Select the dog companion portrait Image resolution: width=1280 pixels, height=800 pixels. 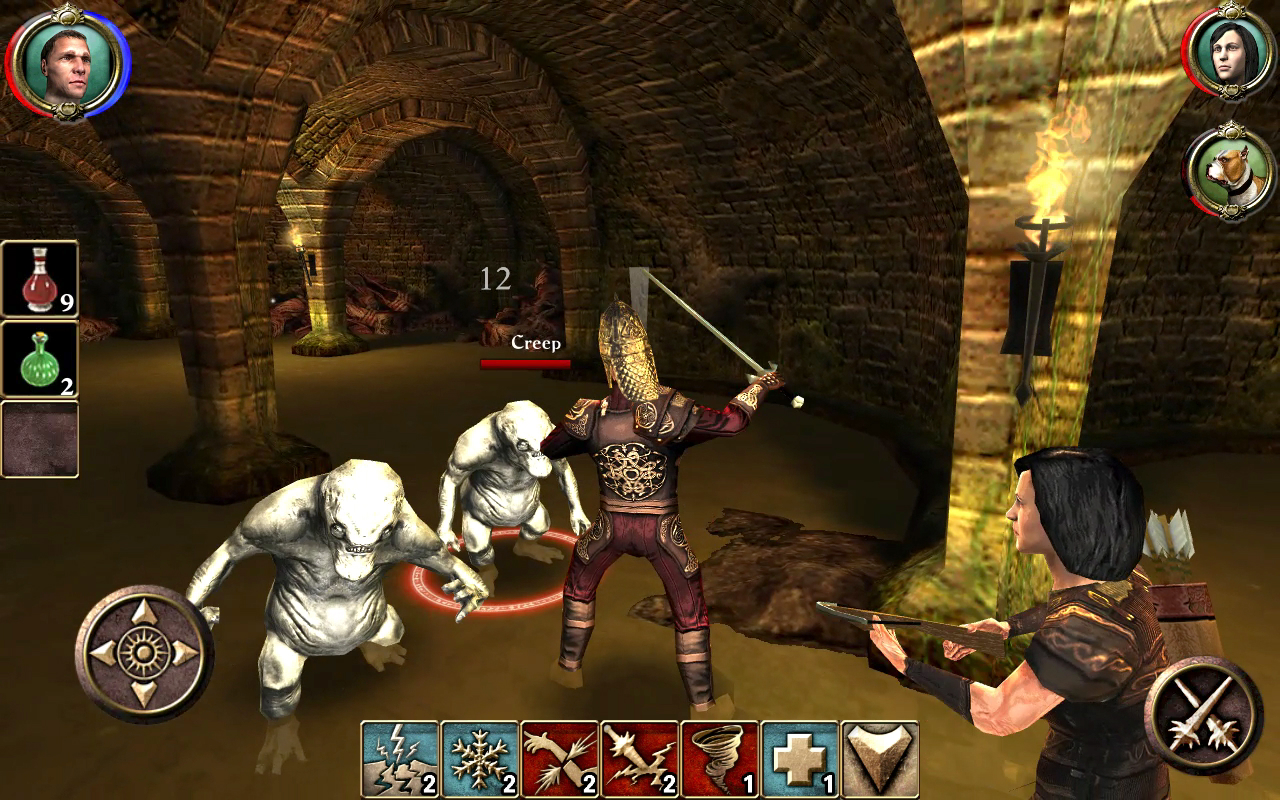(1229, 171)
